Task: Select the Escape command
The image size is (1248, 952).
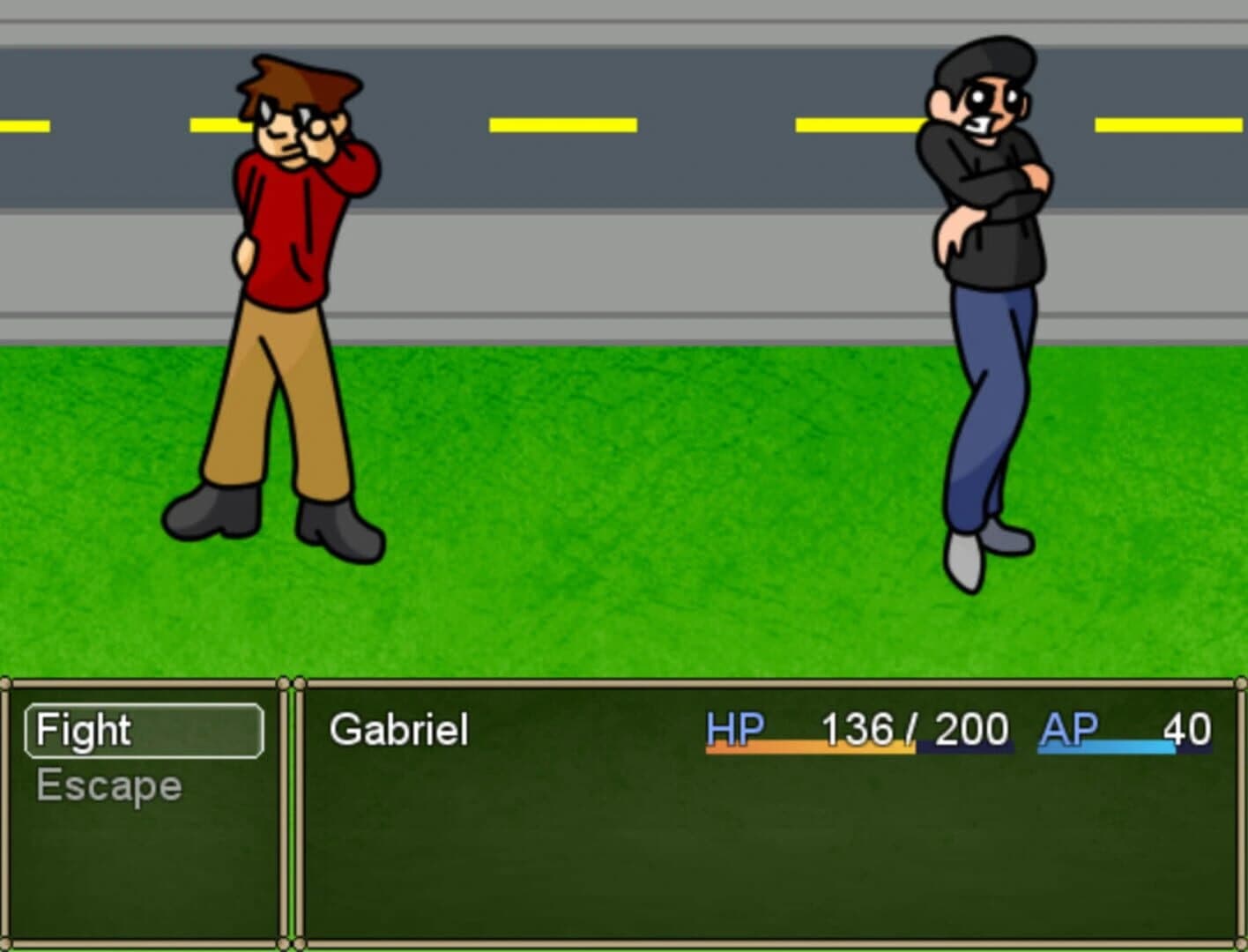Action: (108, 786)
